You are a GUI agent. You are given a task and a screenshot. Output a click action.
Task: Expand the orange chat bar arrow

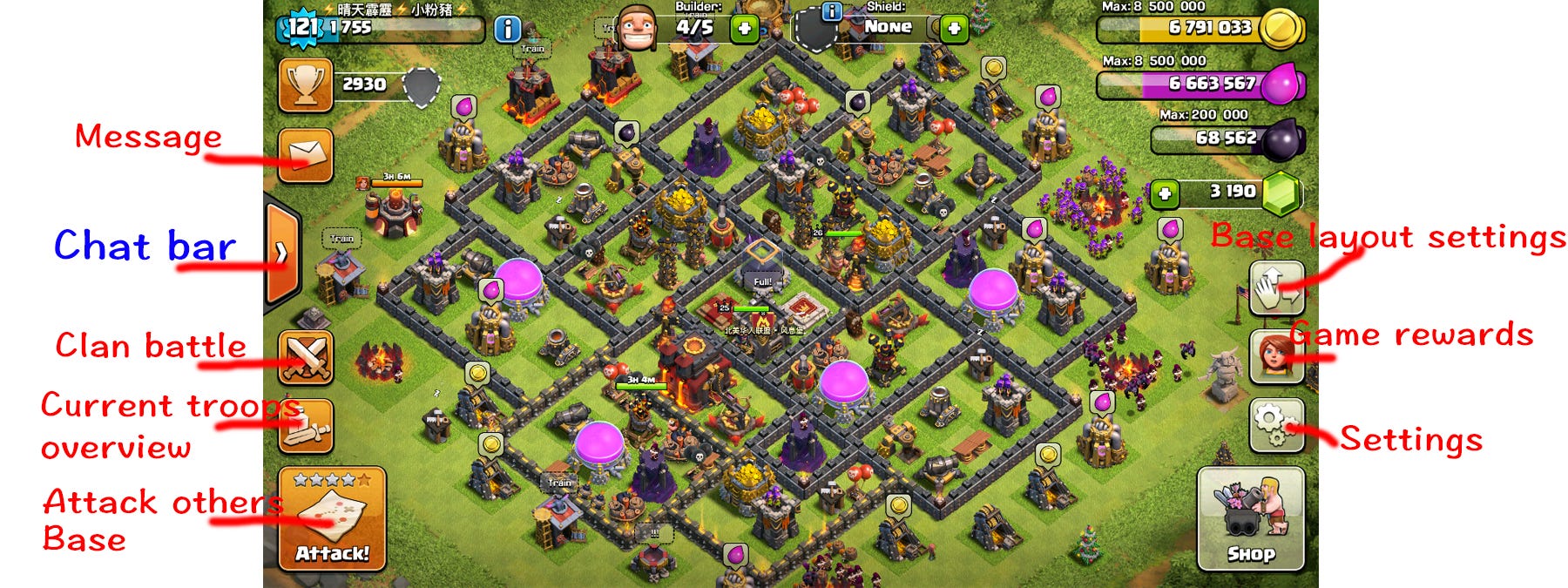(282, 253)
